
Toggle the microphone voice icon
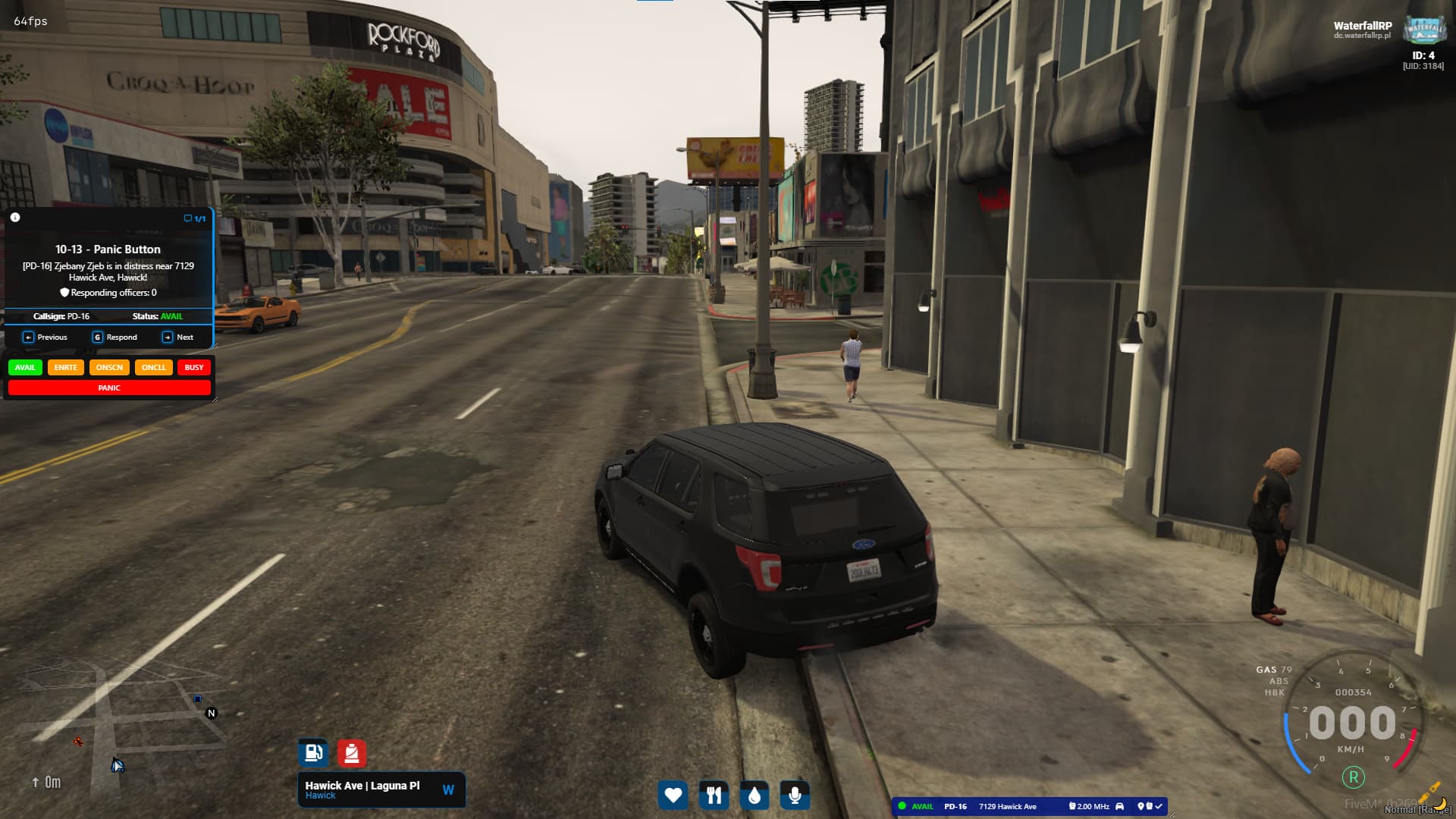click(x=795, y=795)
